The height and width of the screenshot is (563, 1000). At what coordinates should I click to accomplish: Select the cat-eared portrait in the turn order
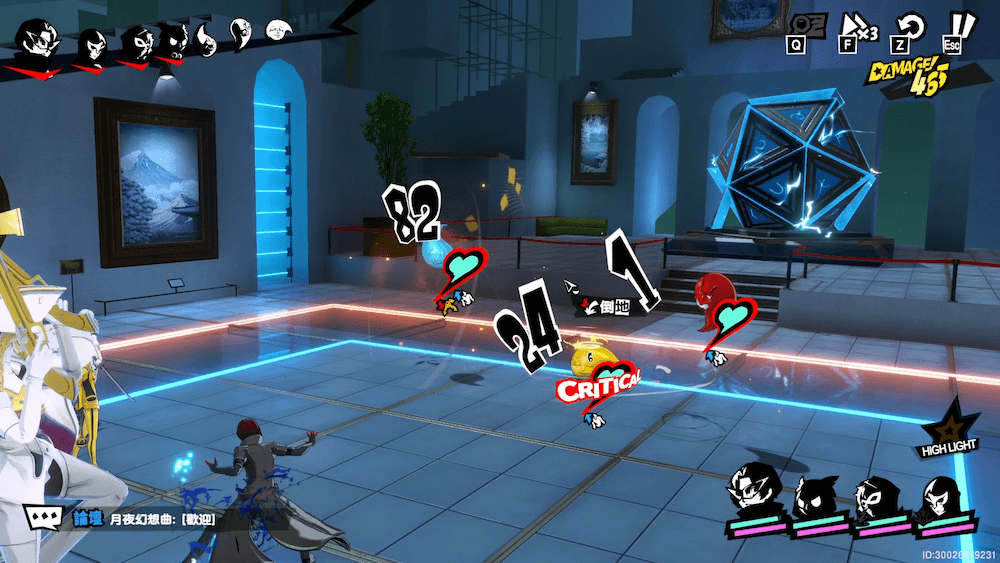[174, 40]
